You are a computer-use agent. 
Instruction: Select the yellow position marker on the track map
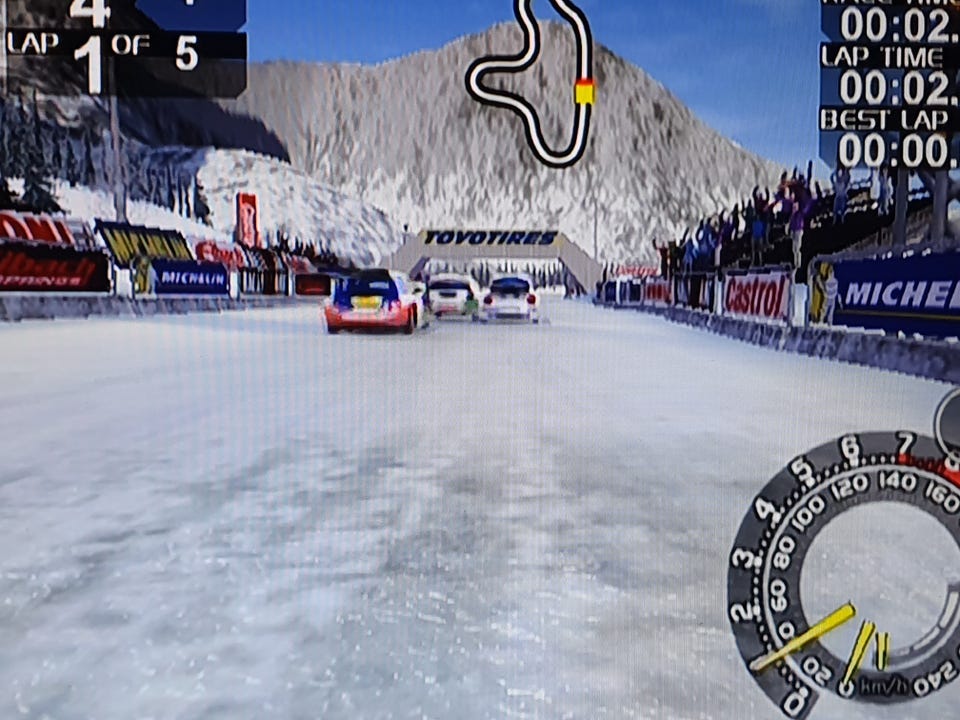pos(584,92)
